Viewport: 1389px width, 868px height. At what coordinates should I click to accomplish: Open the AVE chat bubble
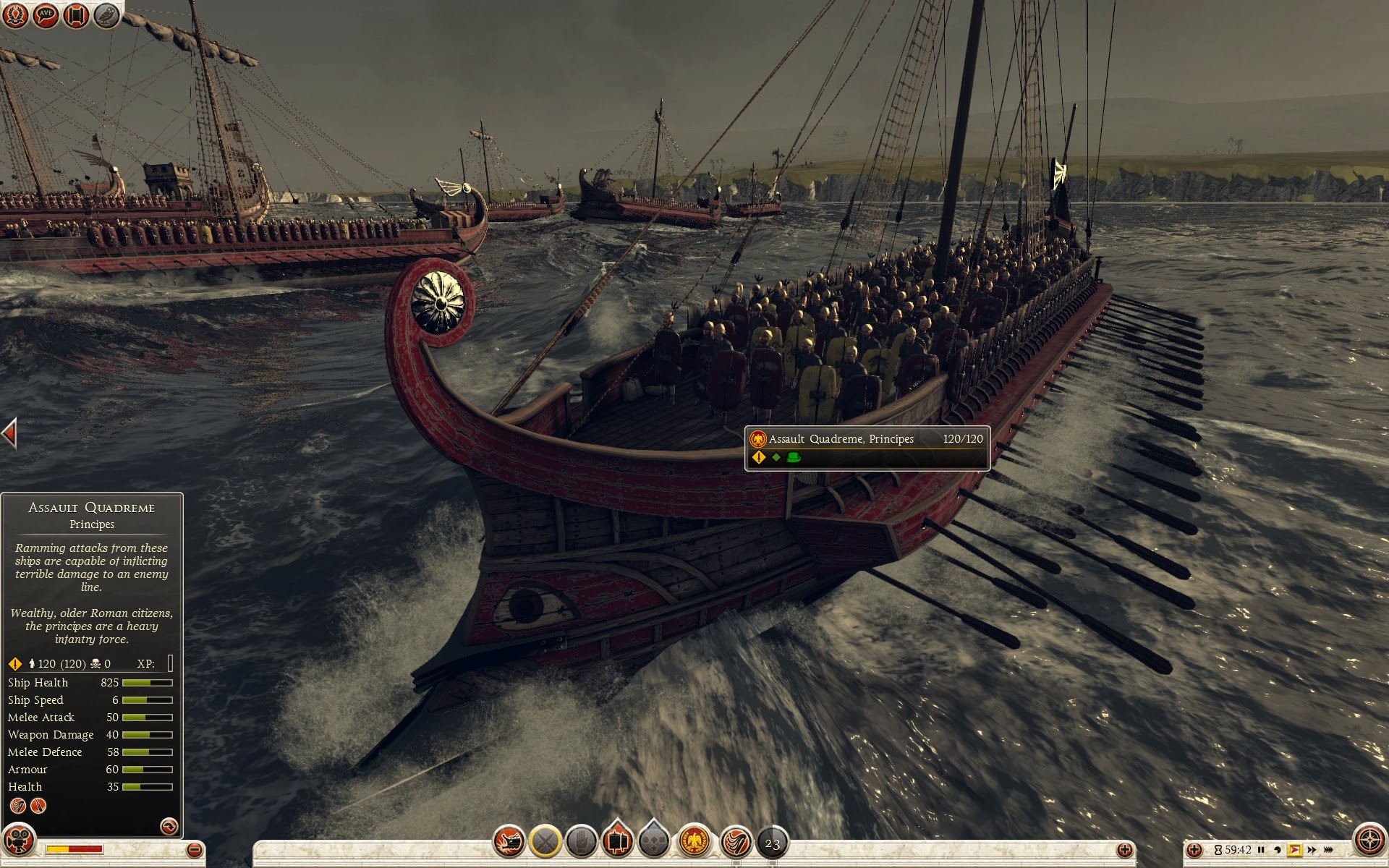coord(46,15)
